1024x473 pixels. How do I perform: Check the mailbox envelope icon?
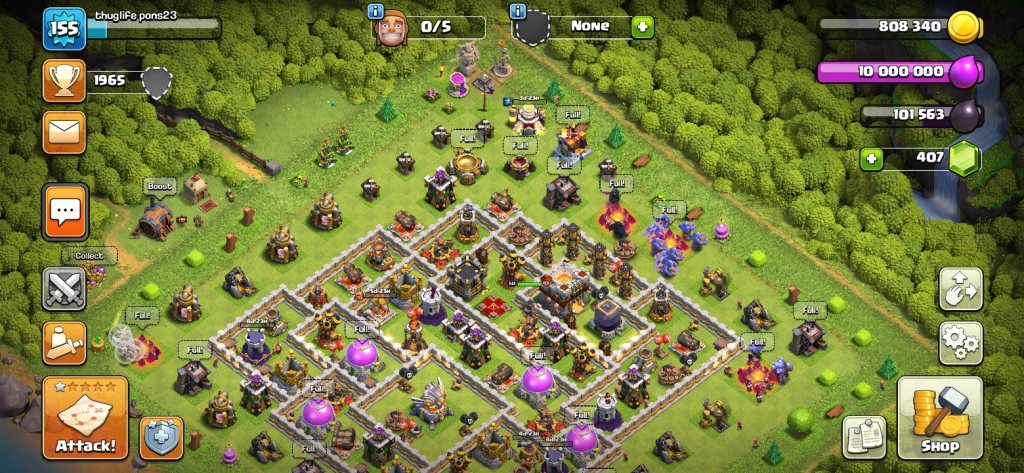point(64,131)
